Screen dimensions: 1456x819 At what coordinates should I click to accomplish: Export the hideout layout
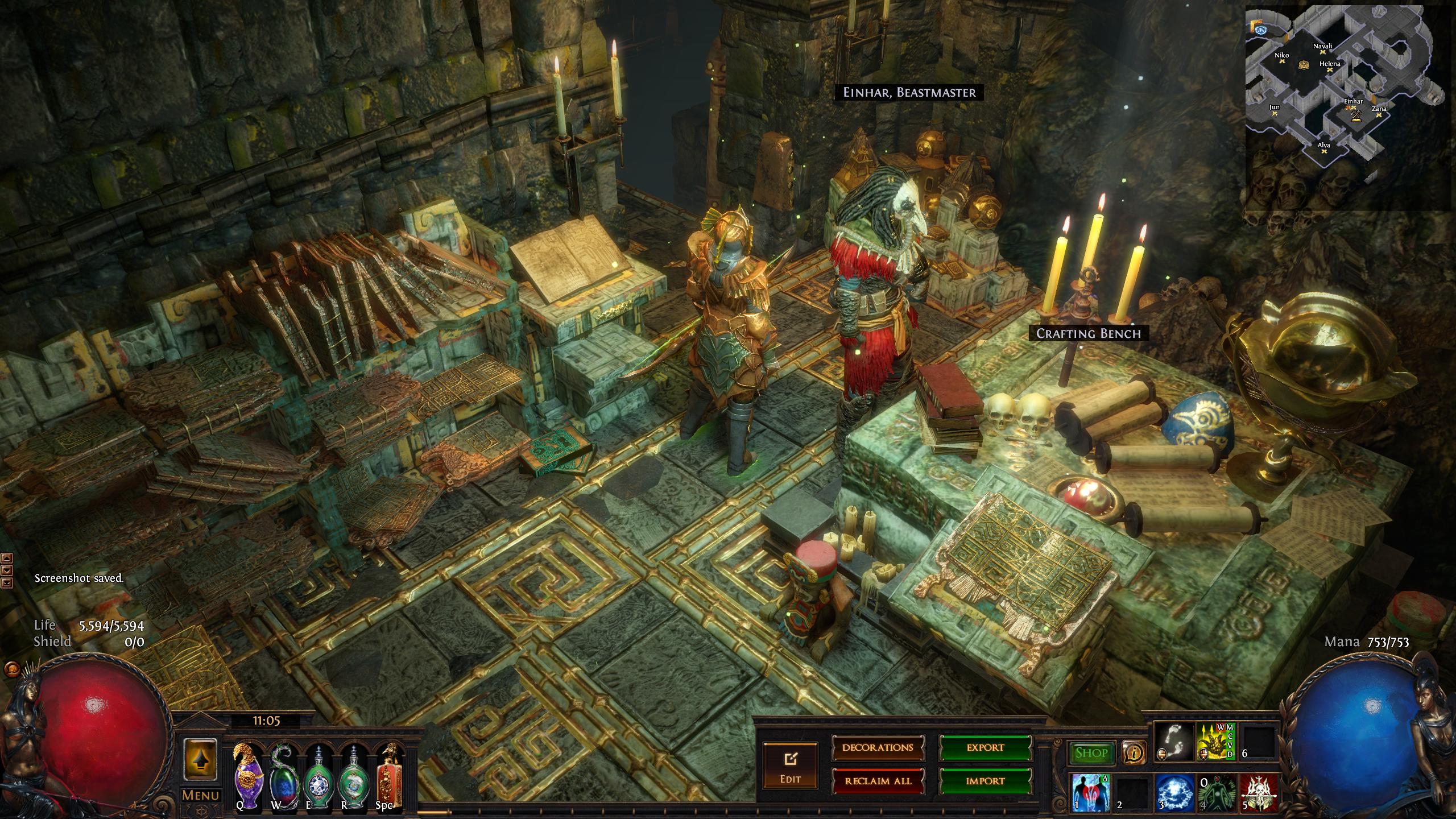pyautogui.click(x=985, y=747)
